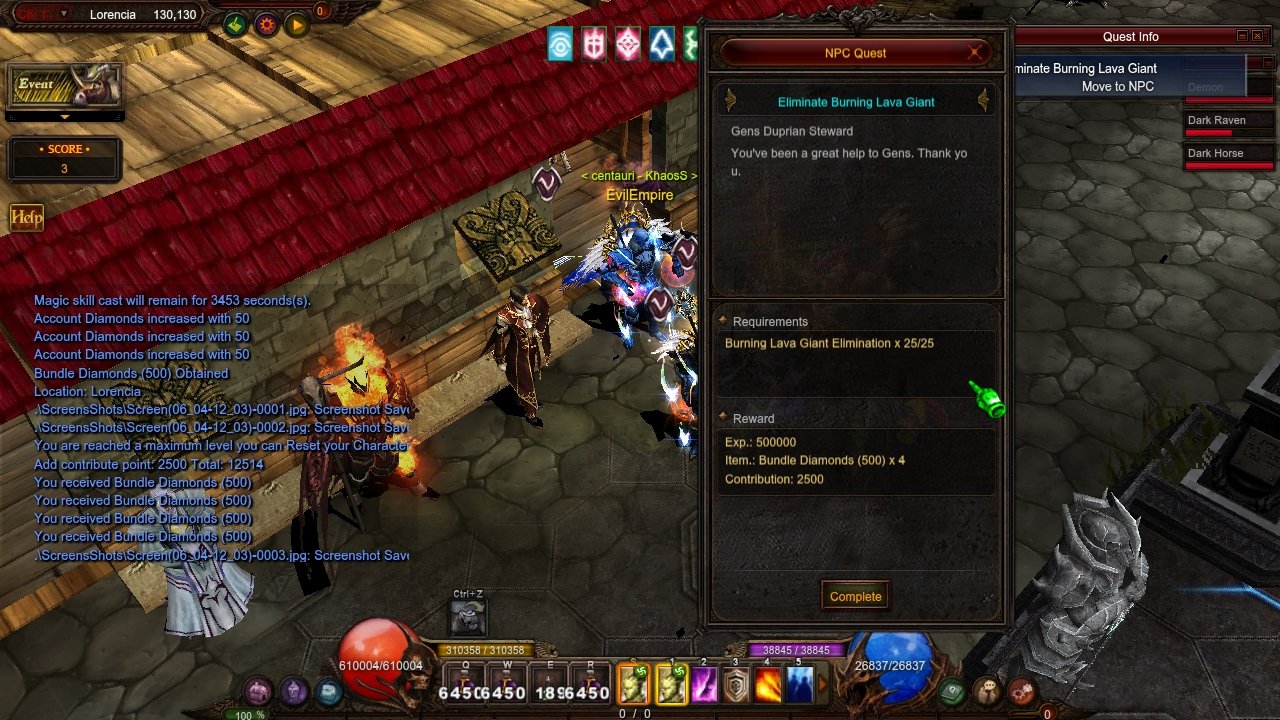Click the pet portrait above the hotbar

point(468,619)
